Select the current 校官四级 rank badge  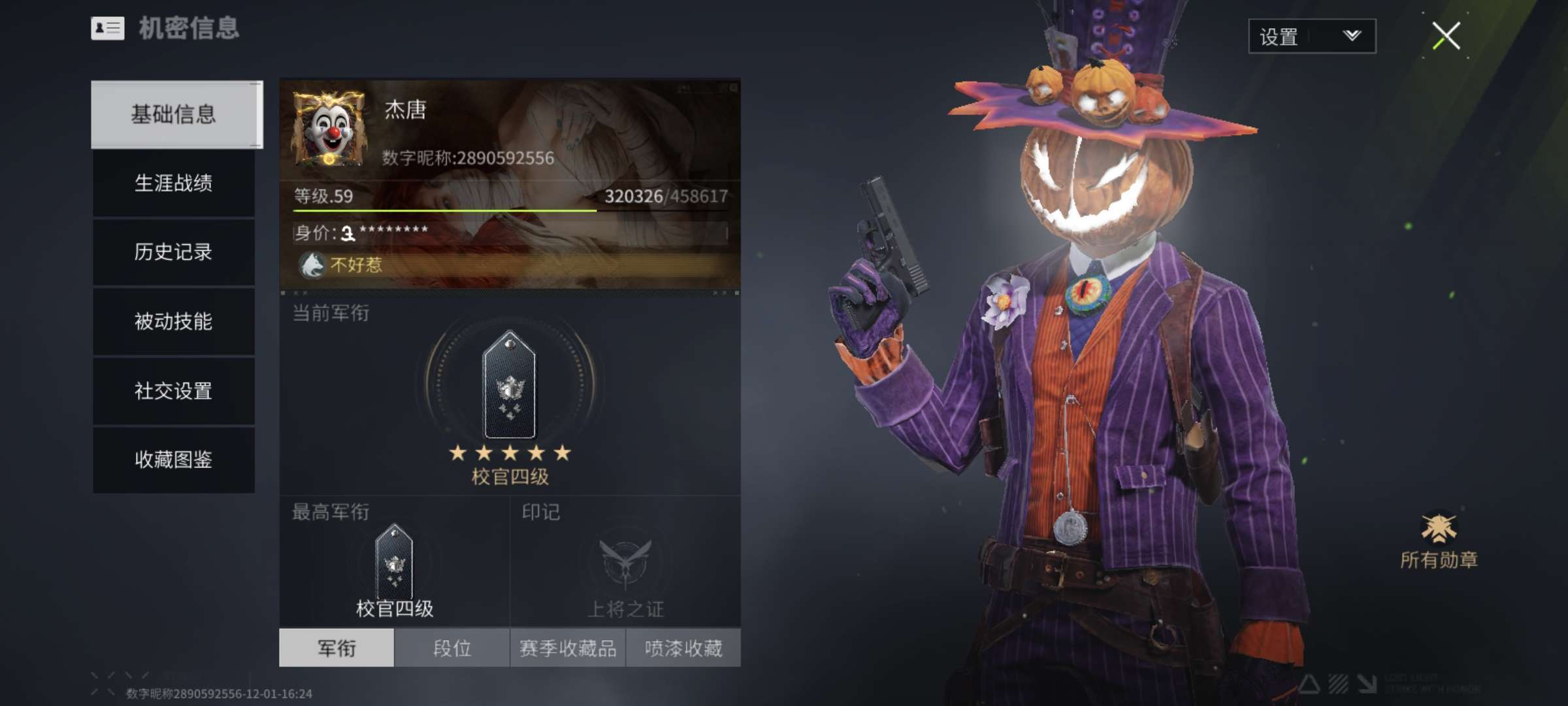pyautogui.click(x=510, y=386)
